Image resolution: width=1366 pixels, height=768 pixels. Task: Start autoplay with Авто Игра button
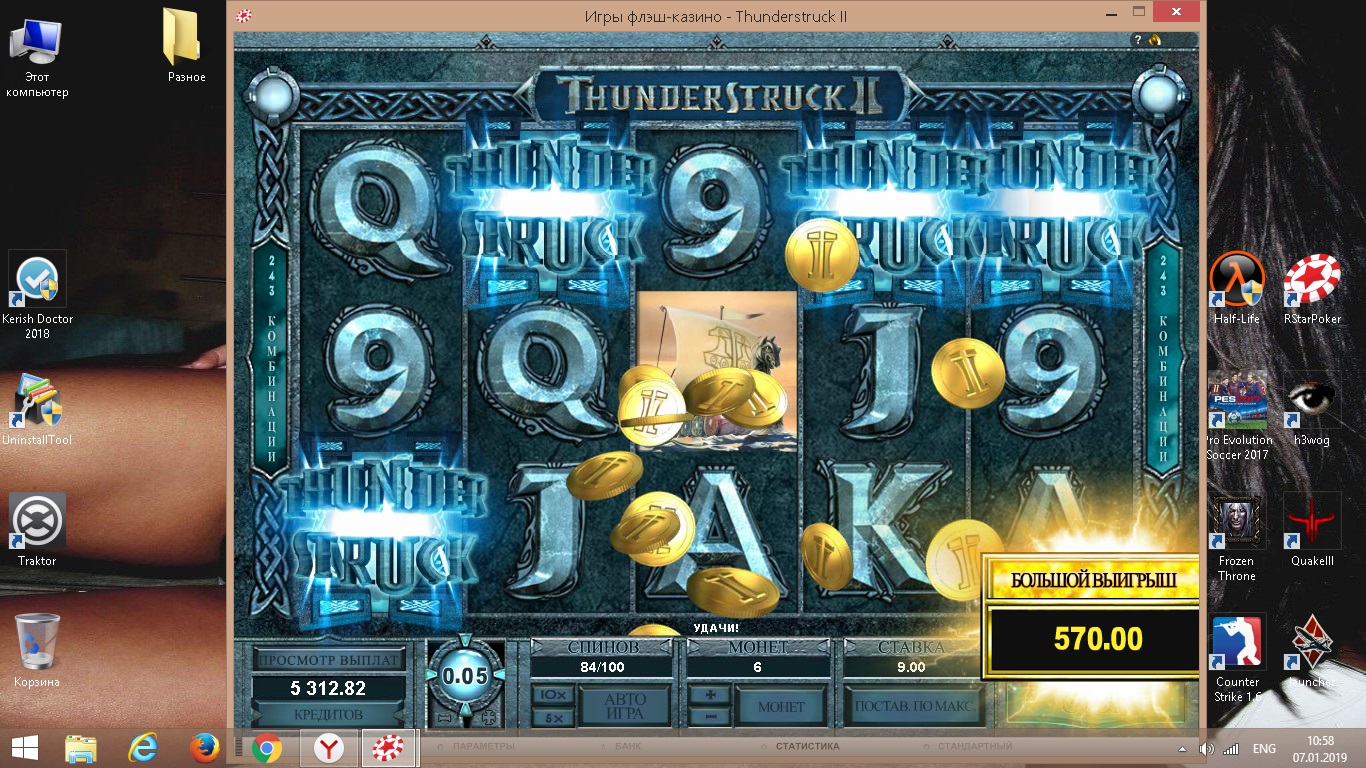pyautogui.click(x=625, y=706)
